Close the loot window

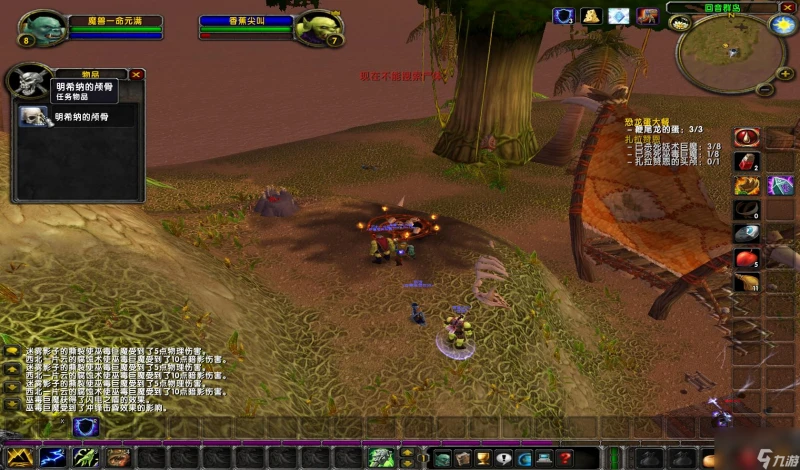[137, 74]
